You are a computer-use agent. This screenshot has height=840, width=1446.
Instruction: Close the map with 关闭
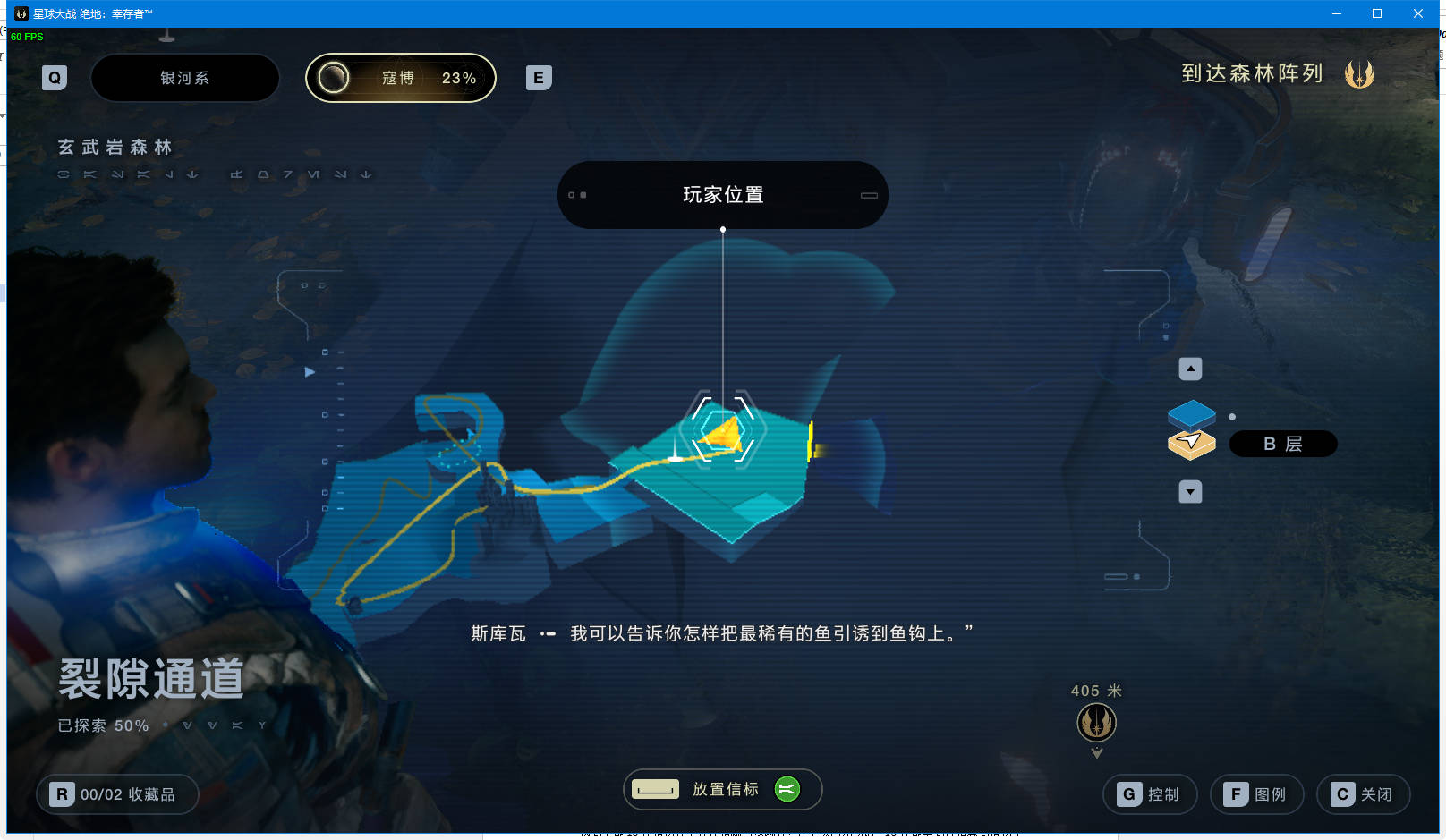[x=1363, y=794]
